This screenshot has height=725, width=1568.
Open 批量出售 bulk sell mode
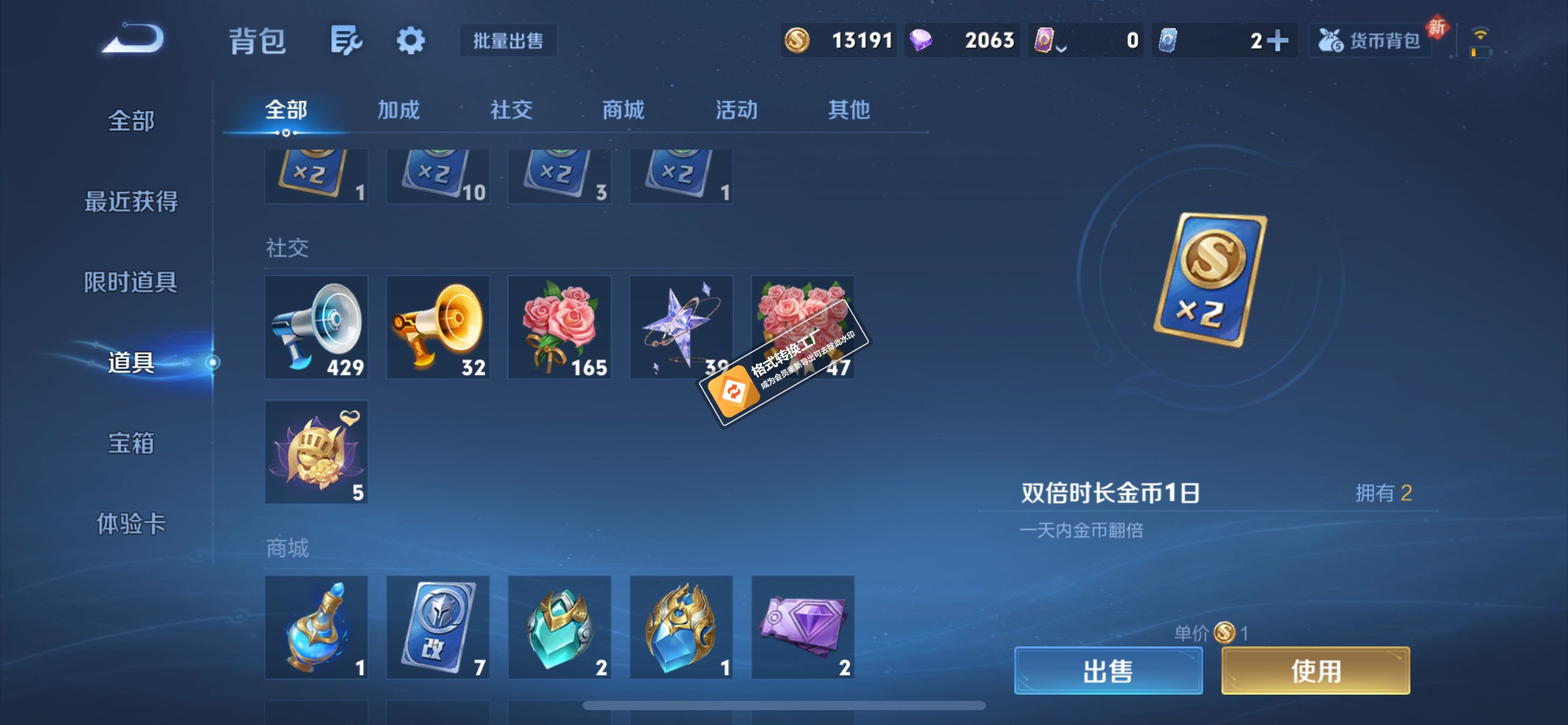(508, 40)
